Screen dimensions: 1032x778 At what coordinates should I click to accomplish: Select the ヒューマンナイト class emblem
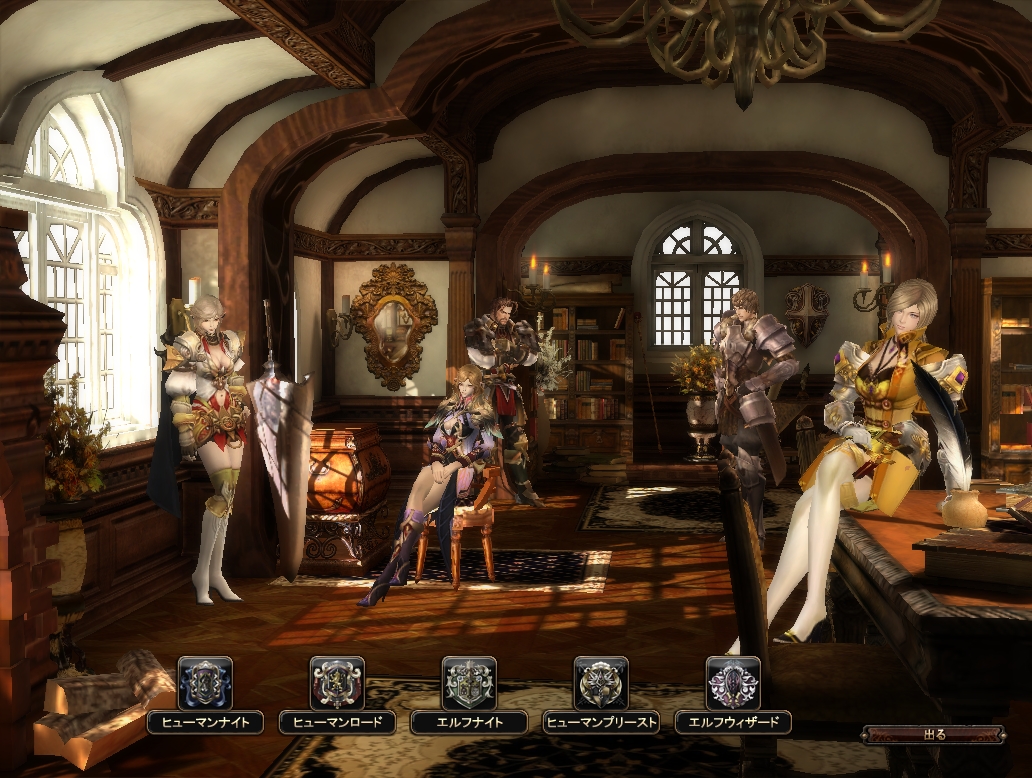[x=205, y=683]
